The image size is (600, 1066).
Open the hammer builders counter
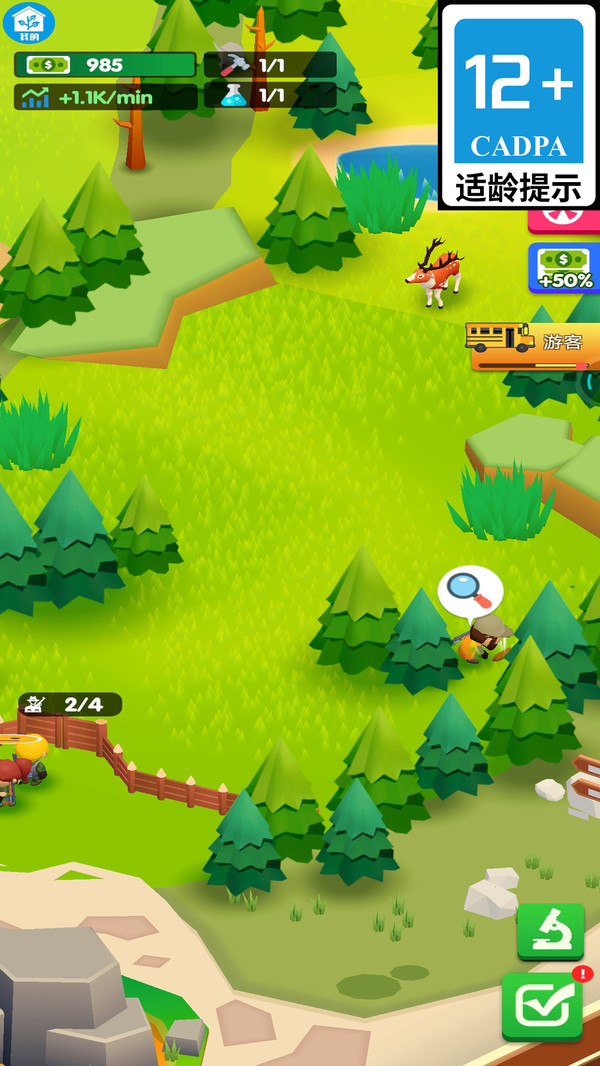(x=270, y=65)
